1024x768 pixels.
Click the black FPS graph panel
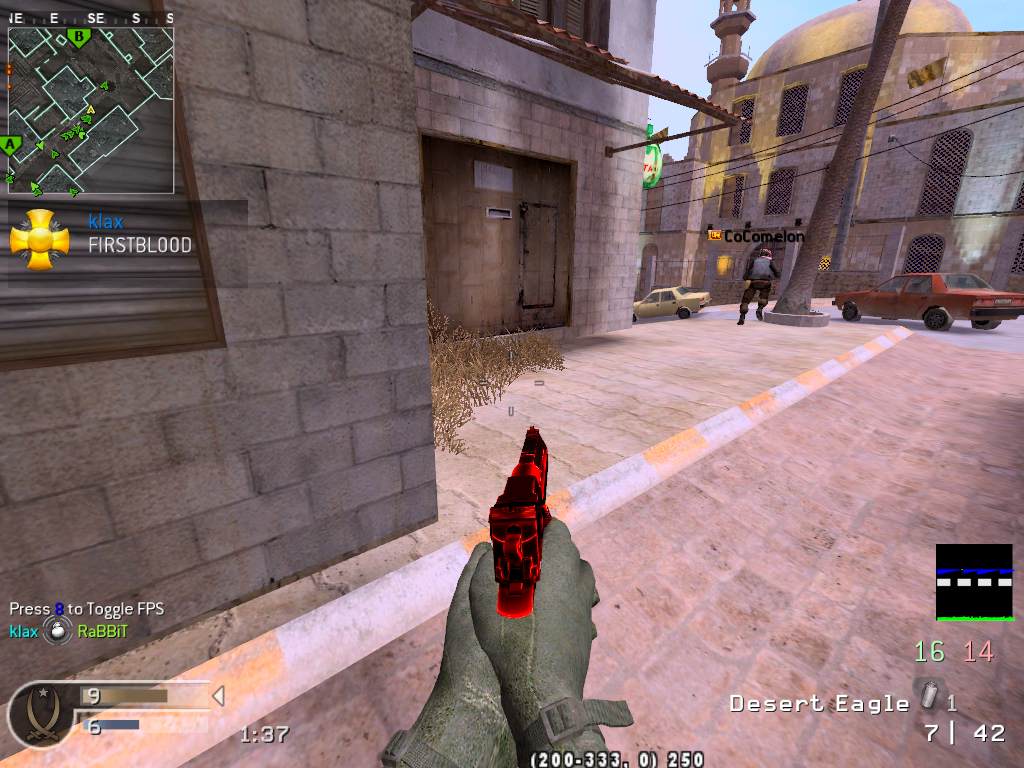coord(974,582)
